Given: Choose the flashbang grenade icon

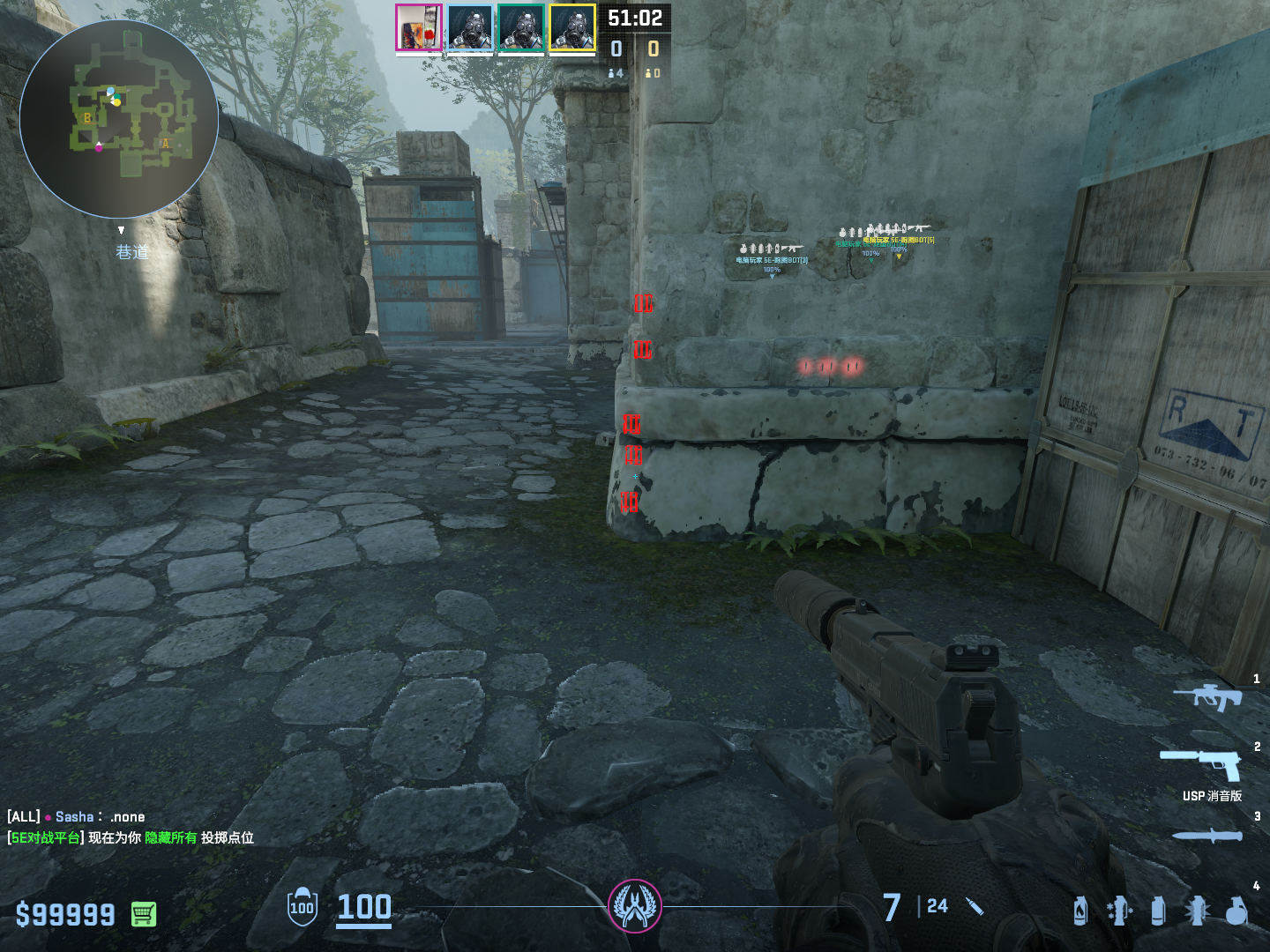Looking at the screenshot, I should pyautogui.click(x=1197, y=911).
